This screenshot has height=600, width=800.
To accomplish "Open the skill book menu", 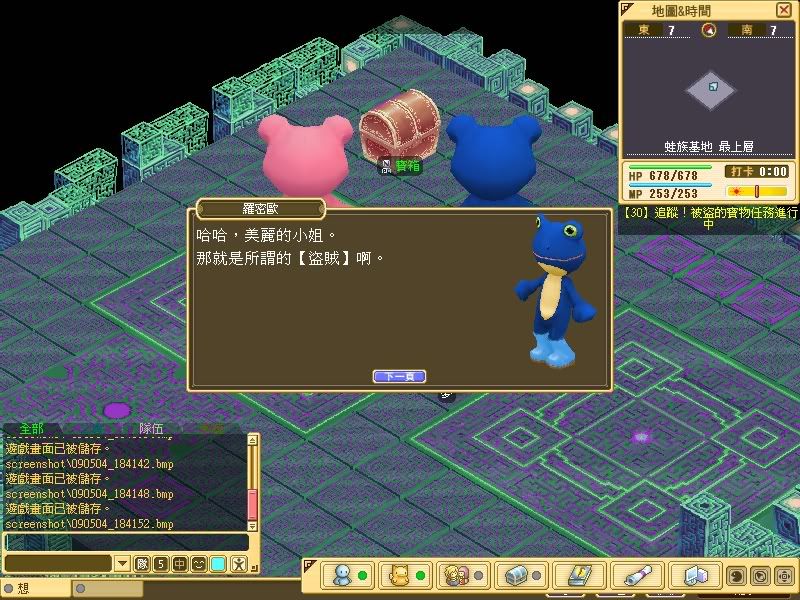I will tap(579, 575).
